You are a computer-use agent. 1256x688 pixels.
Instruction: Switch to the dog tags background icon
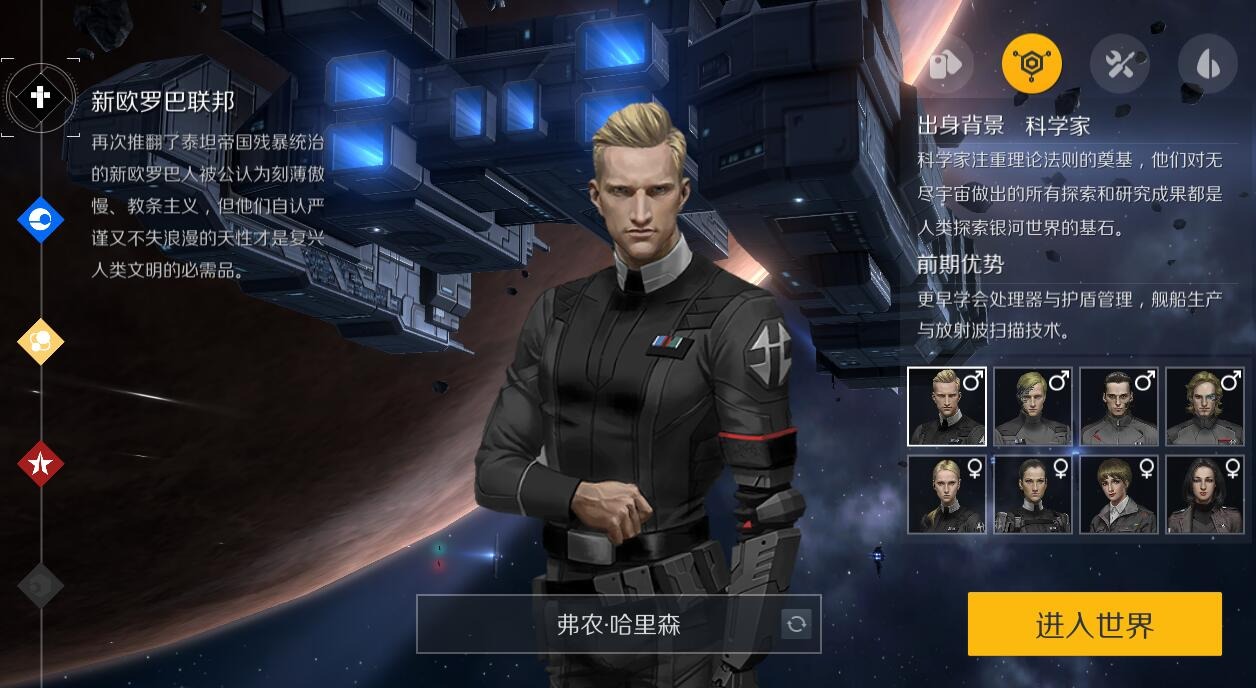[943, 65]
